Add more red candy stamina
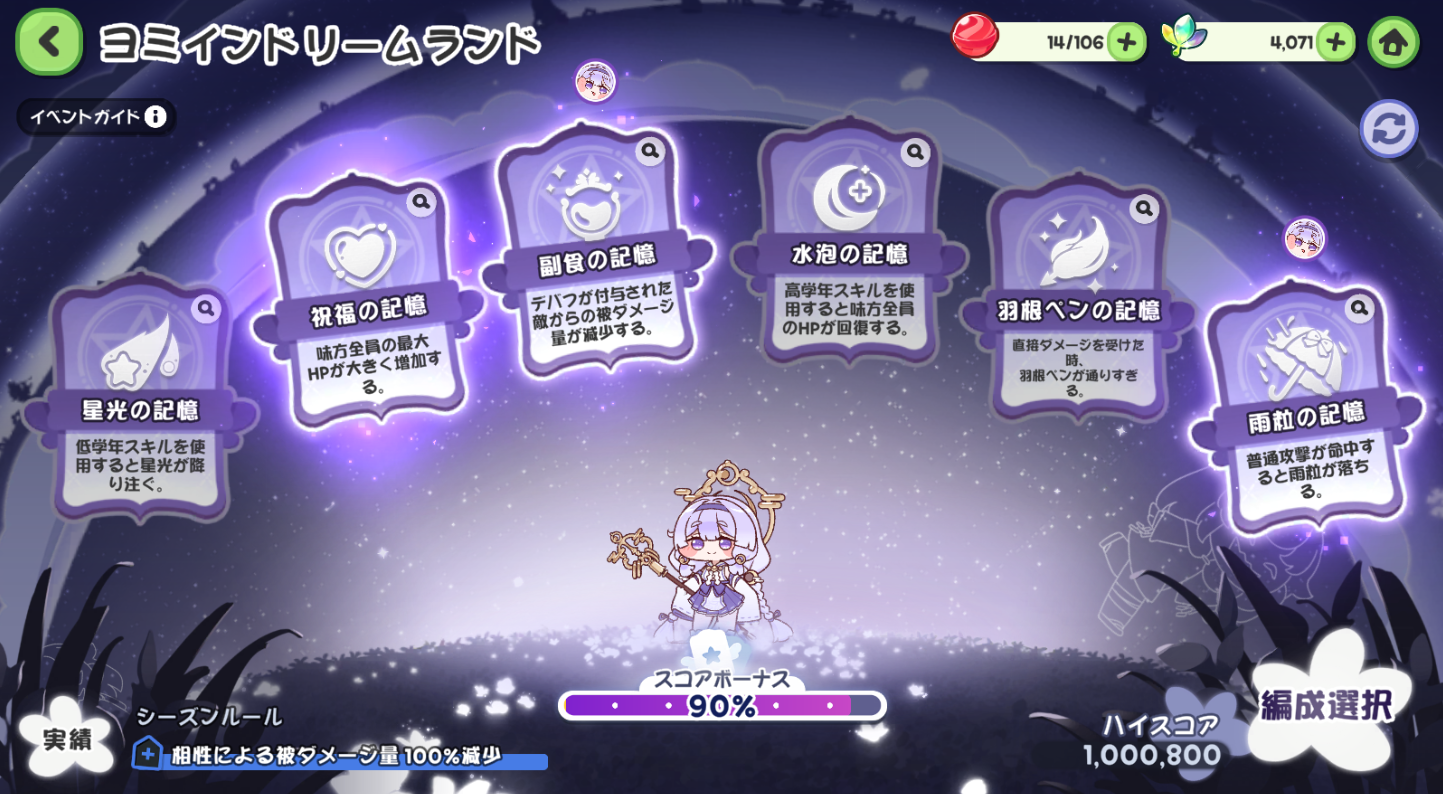This screenshot has height=794, width=1443. click(1127, 42)
